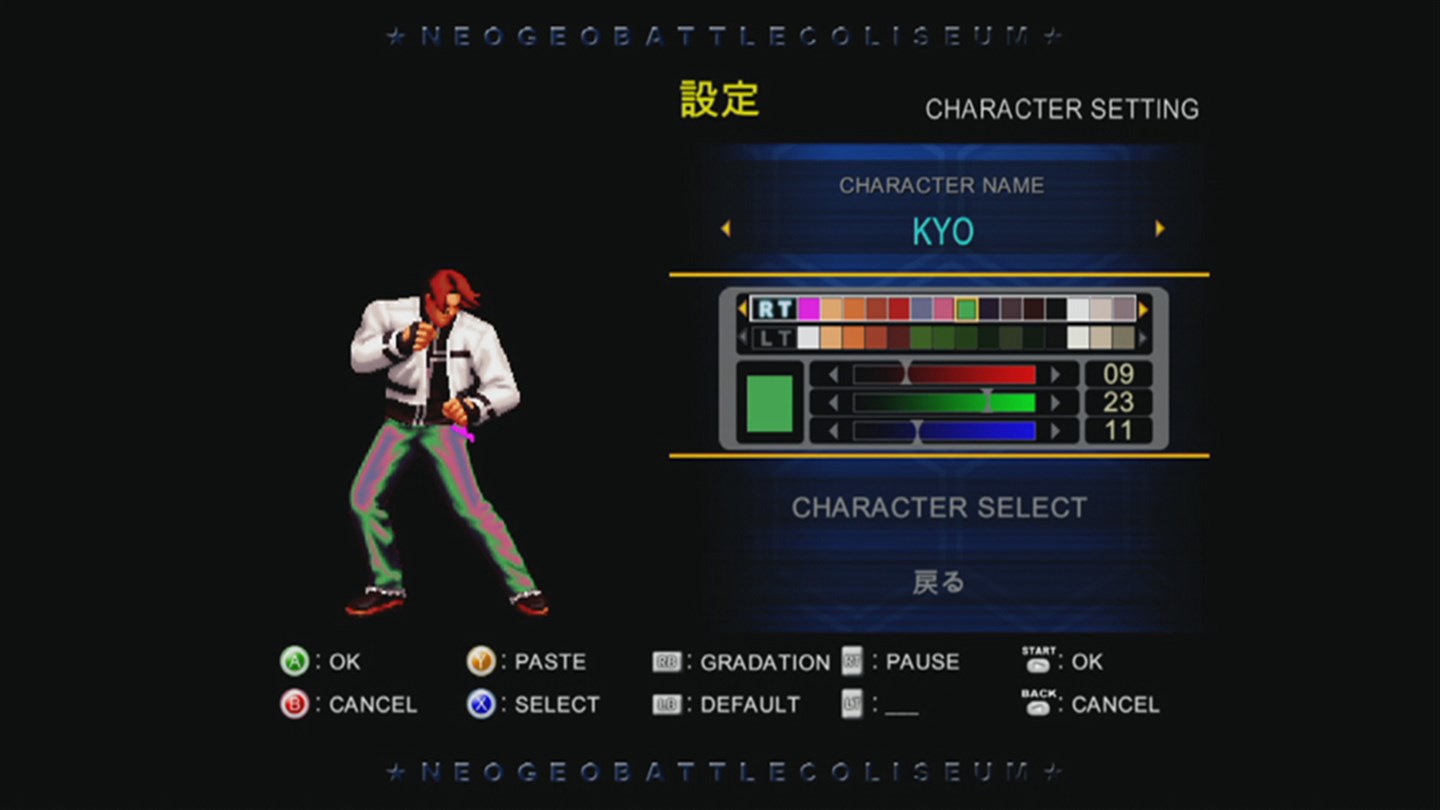Click the BACK button CANCEL icon
This screenshot has width=1440, height=810.
coord(1040,704)
